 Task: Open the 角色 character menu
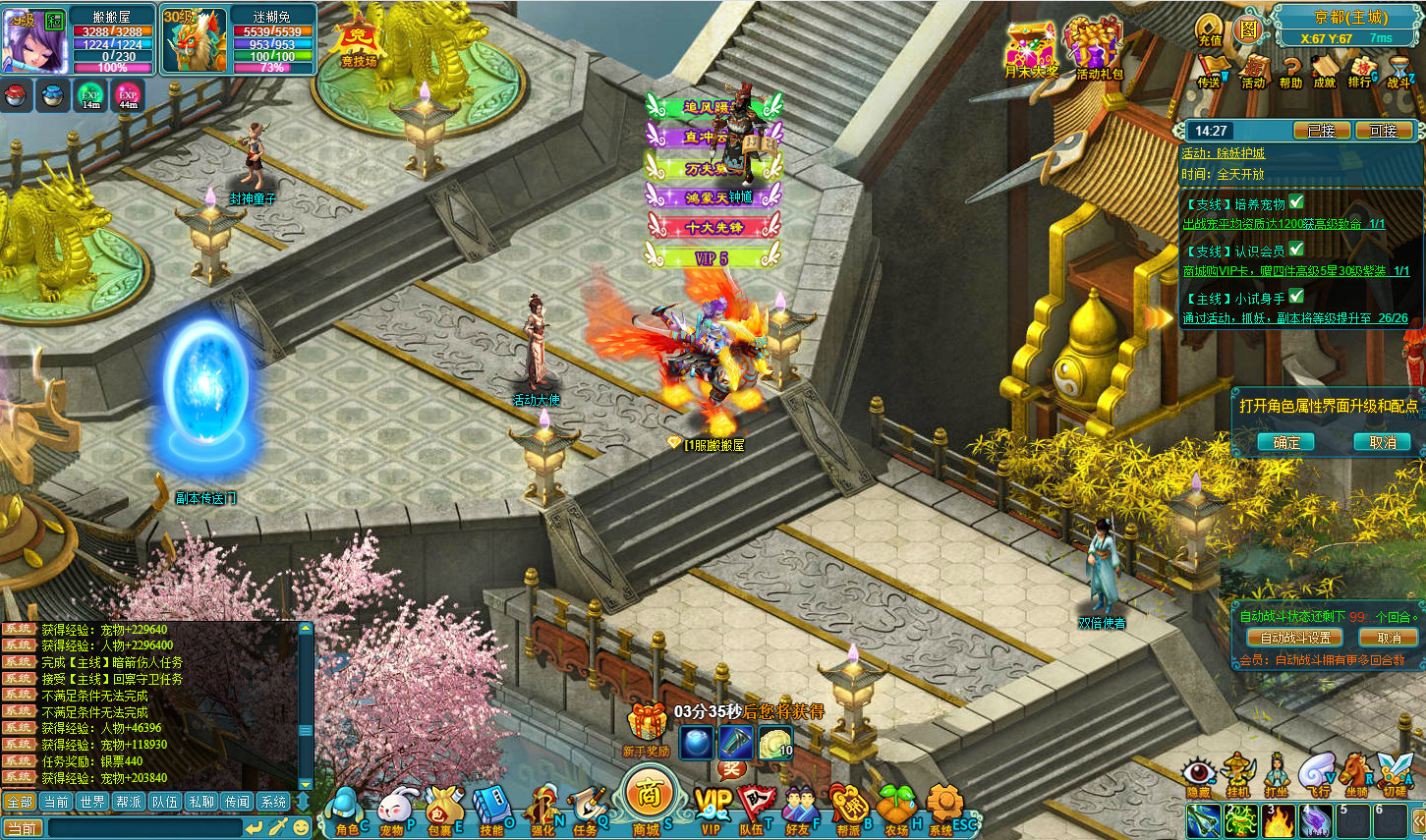click(344, 811)
